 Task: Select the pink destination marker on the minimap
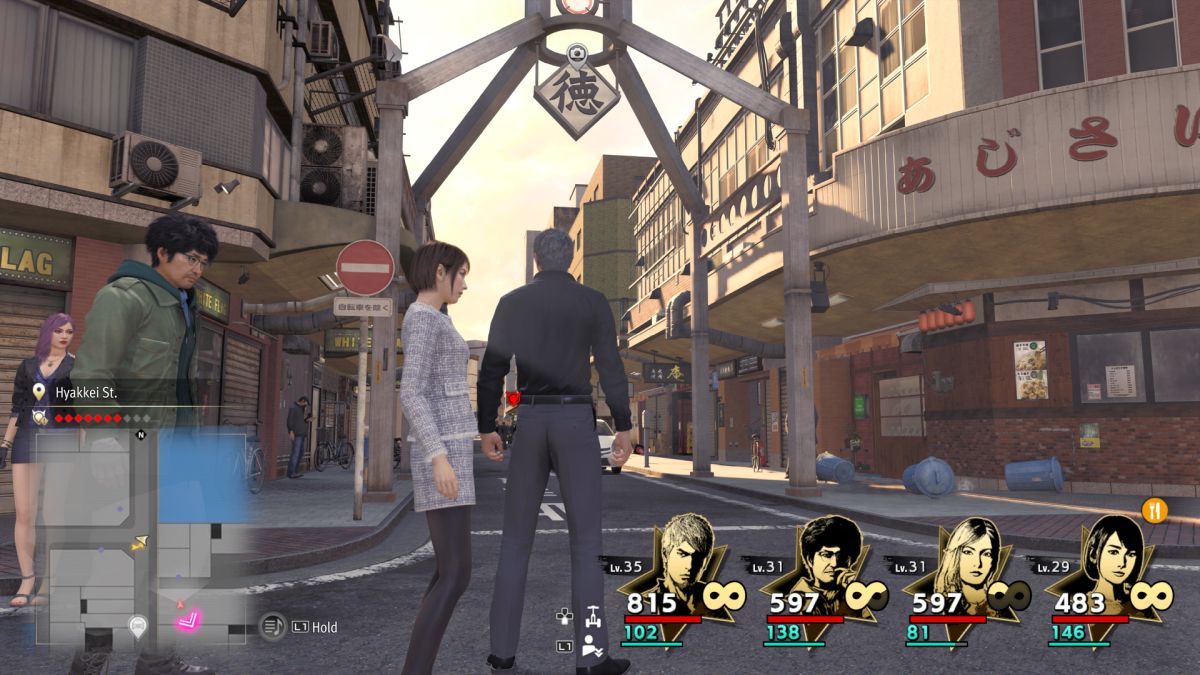189,622
